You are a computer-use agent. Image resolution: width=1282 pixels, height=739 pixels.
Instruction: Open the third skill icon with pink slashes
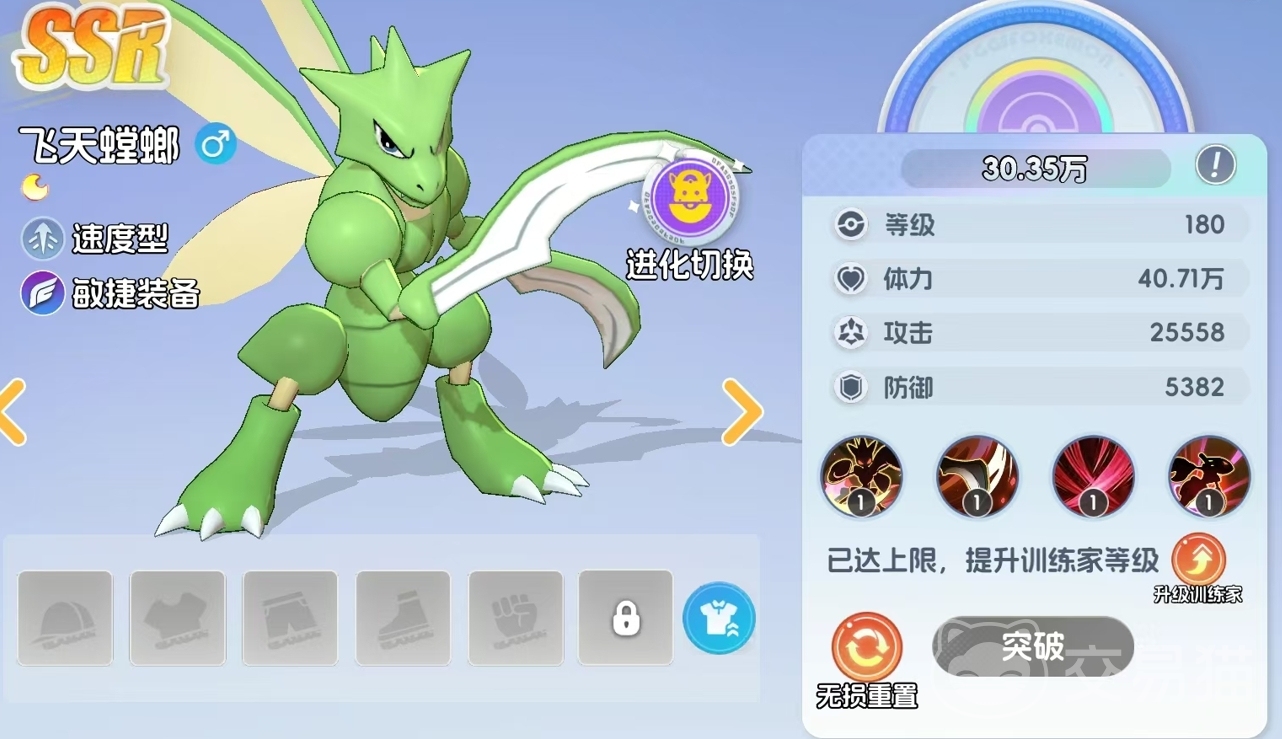click(x=1093, y=476)
